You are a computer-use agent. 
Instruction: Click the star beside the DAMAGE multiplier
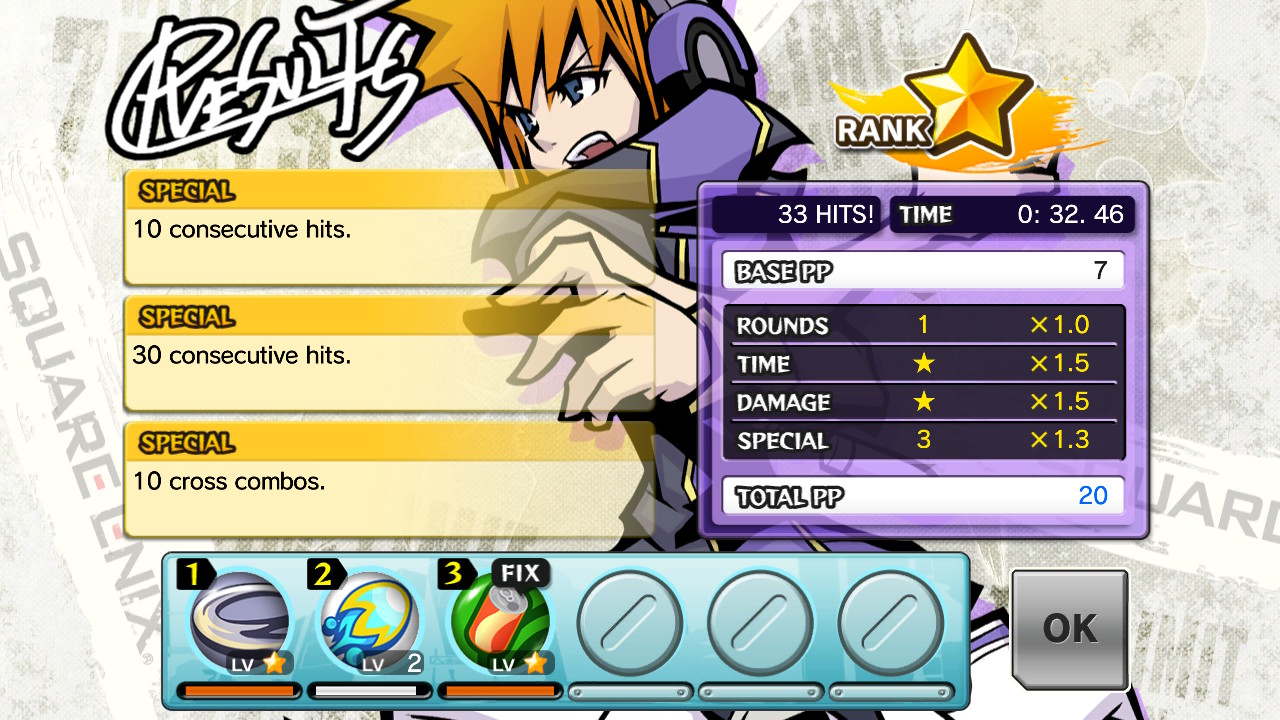[923, 402]
